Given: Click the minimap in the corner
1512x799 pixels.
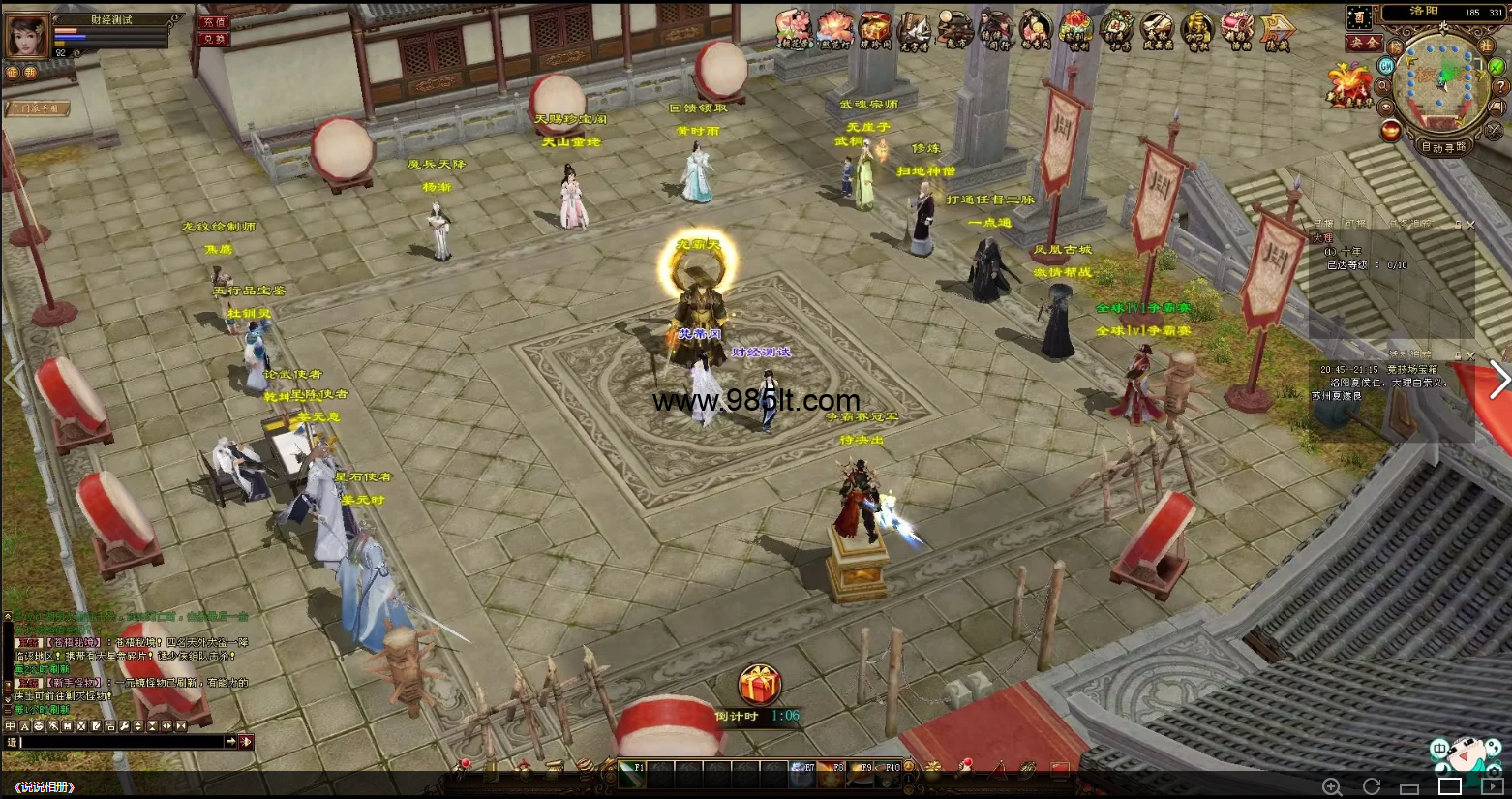Looking at the screenshot, I should coord(1442,82).
